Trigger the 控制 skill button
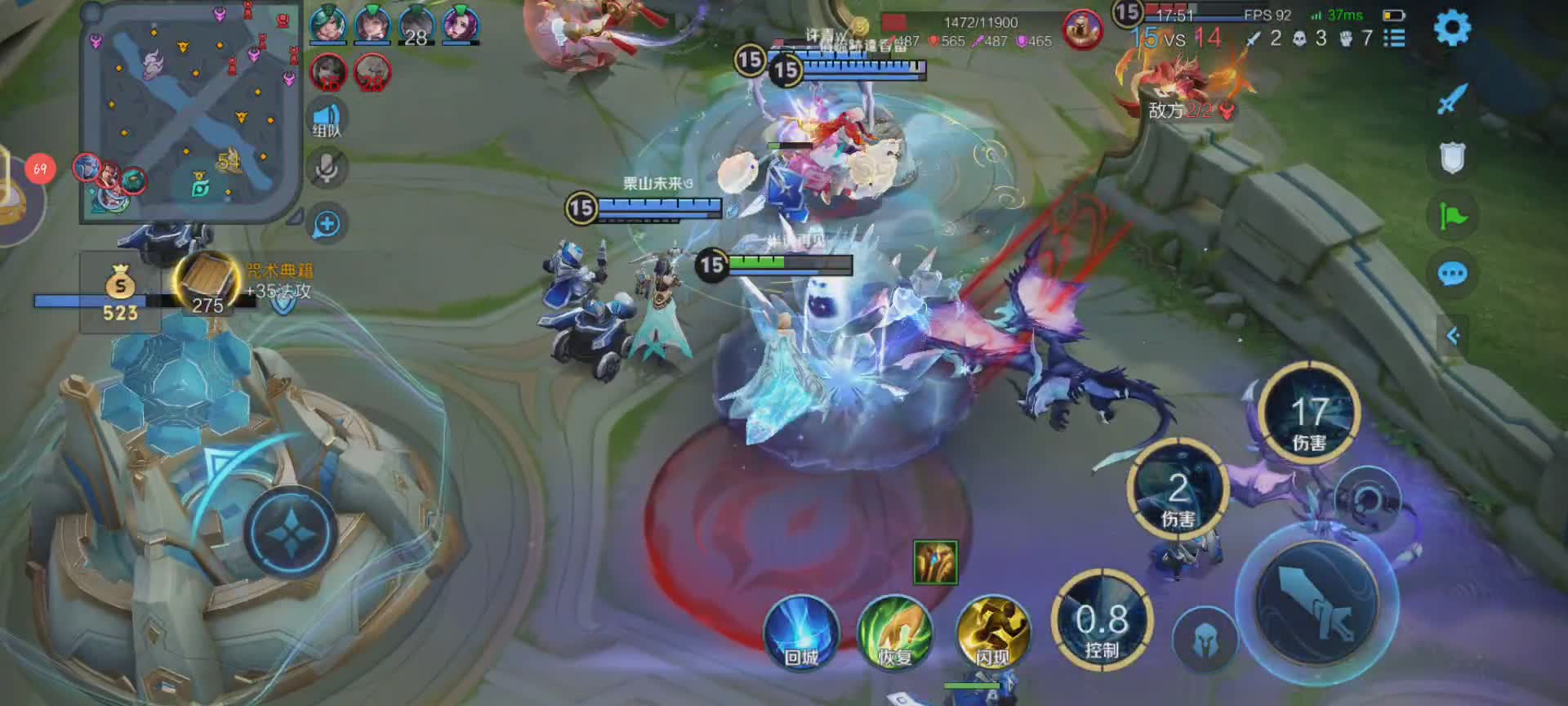This screenshot has height=706, width=1568. tap(1102, 621)
